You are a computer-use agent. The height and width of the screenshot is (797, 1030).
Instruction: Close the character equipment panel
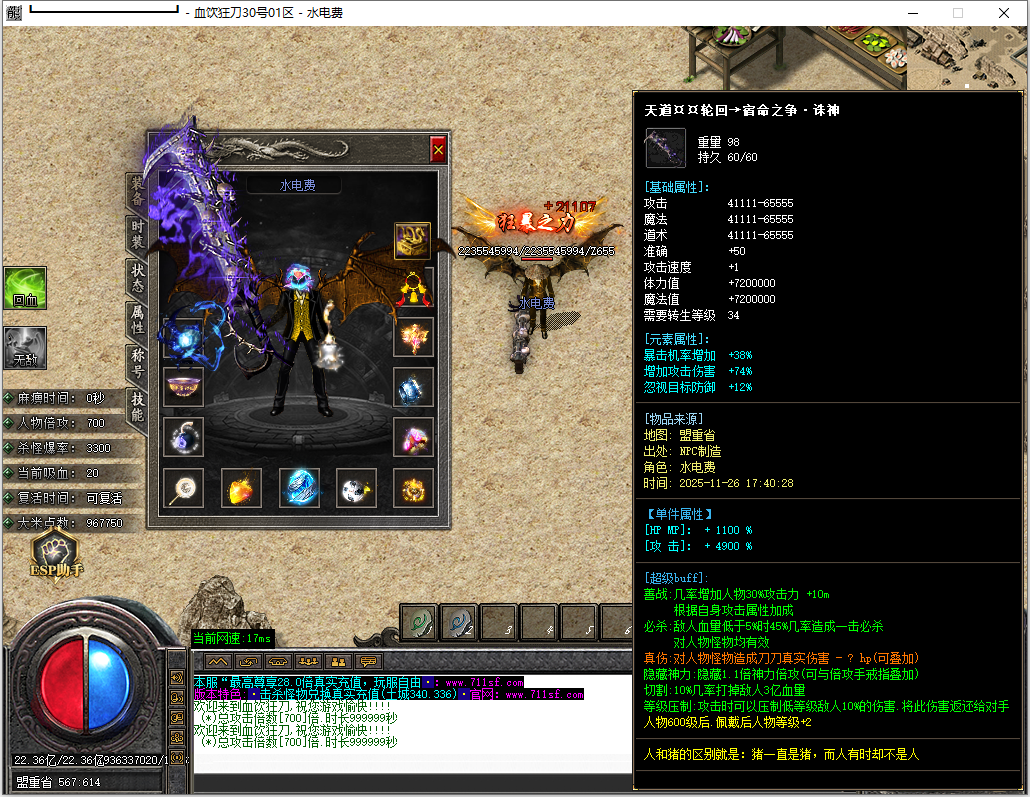pos(437,150)
